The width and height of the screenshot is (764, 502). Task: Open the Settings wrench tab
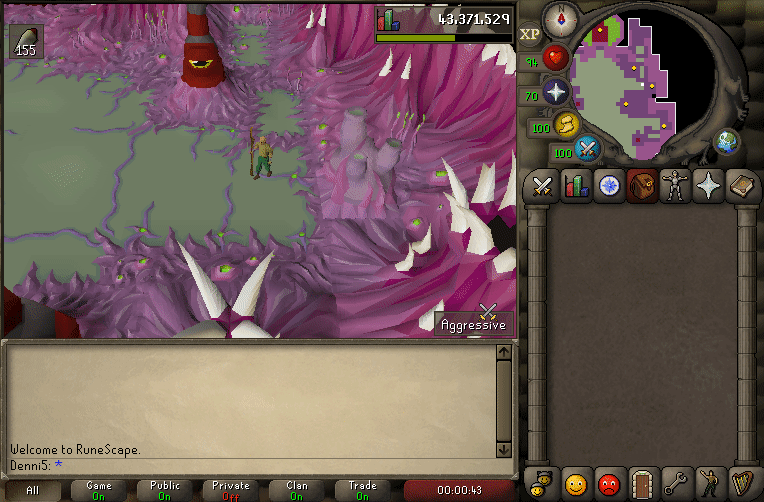click(675, 484)
